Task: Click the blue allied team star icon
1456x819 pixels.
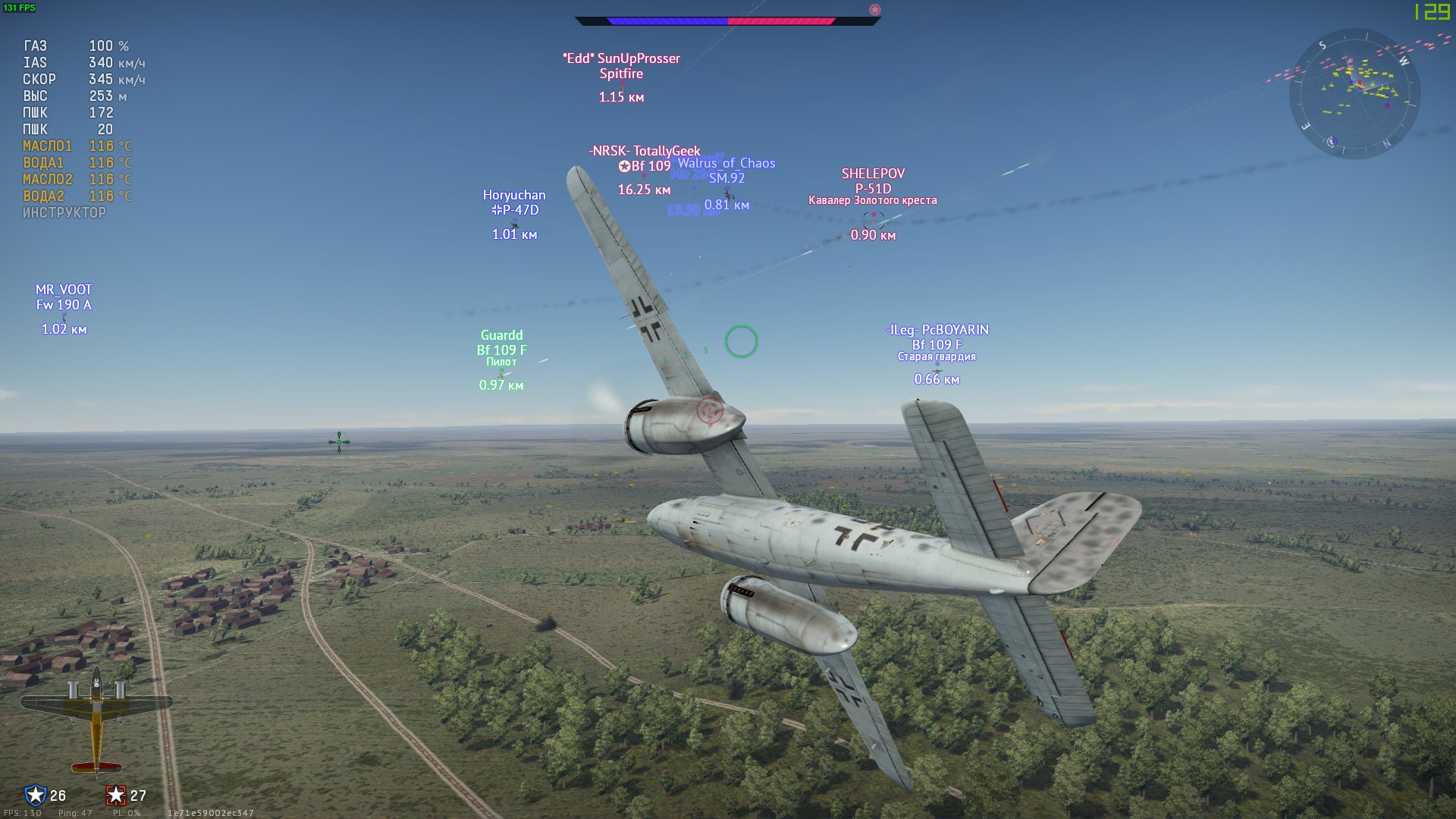Action: click(x=35, y=795)
